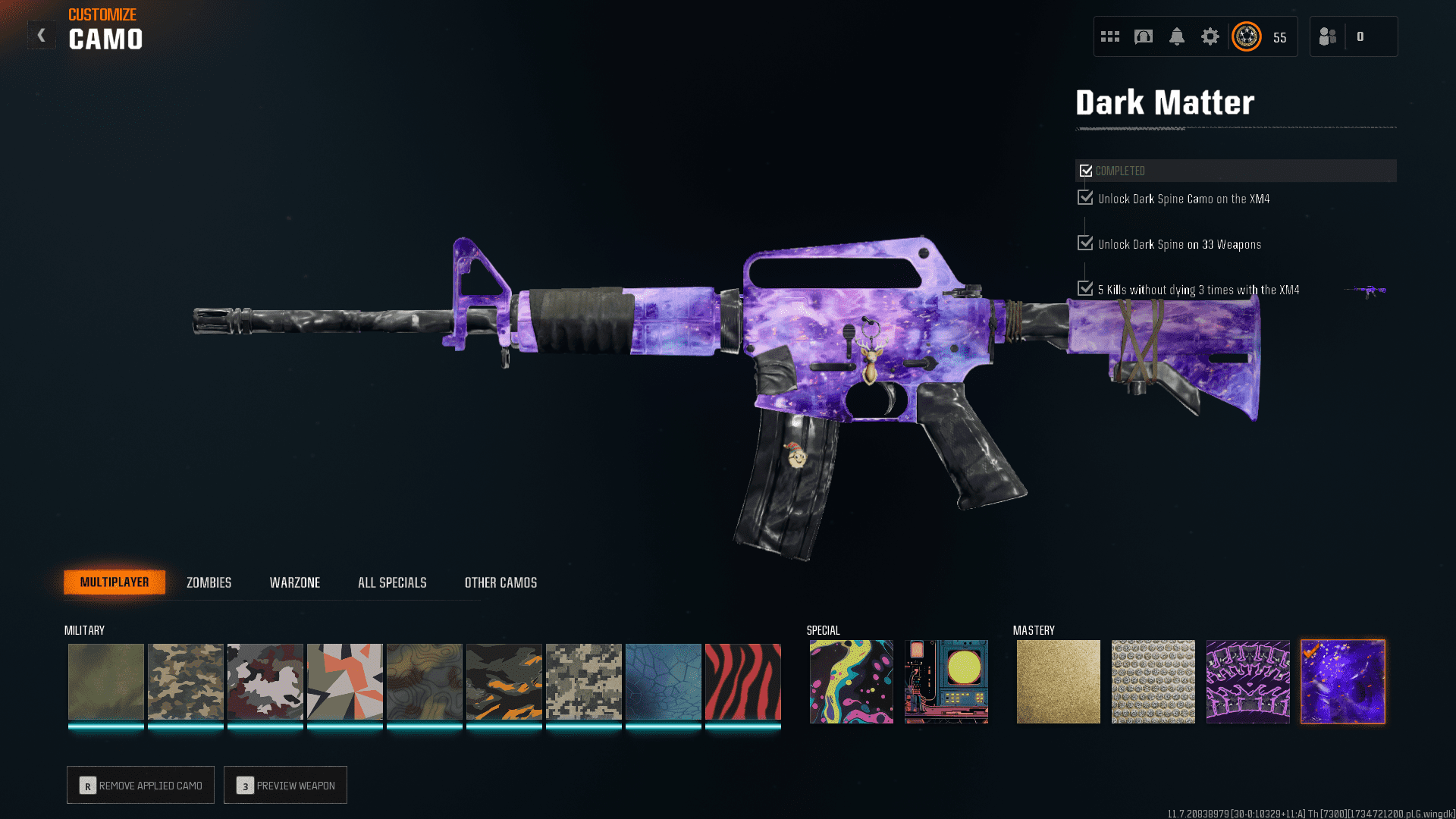Select the Dark Spine mastery camo thumbnail
Viewport: 1456px width, 819px height.
click(1248, 681)
